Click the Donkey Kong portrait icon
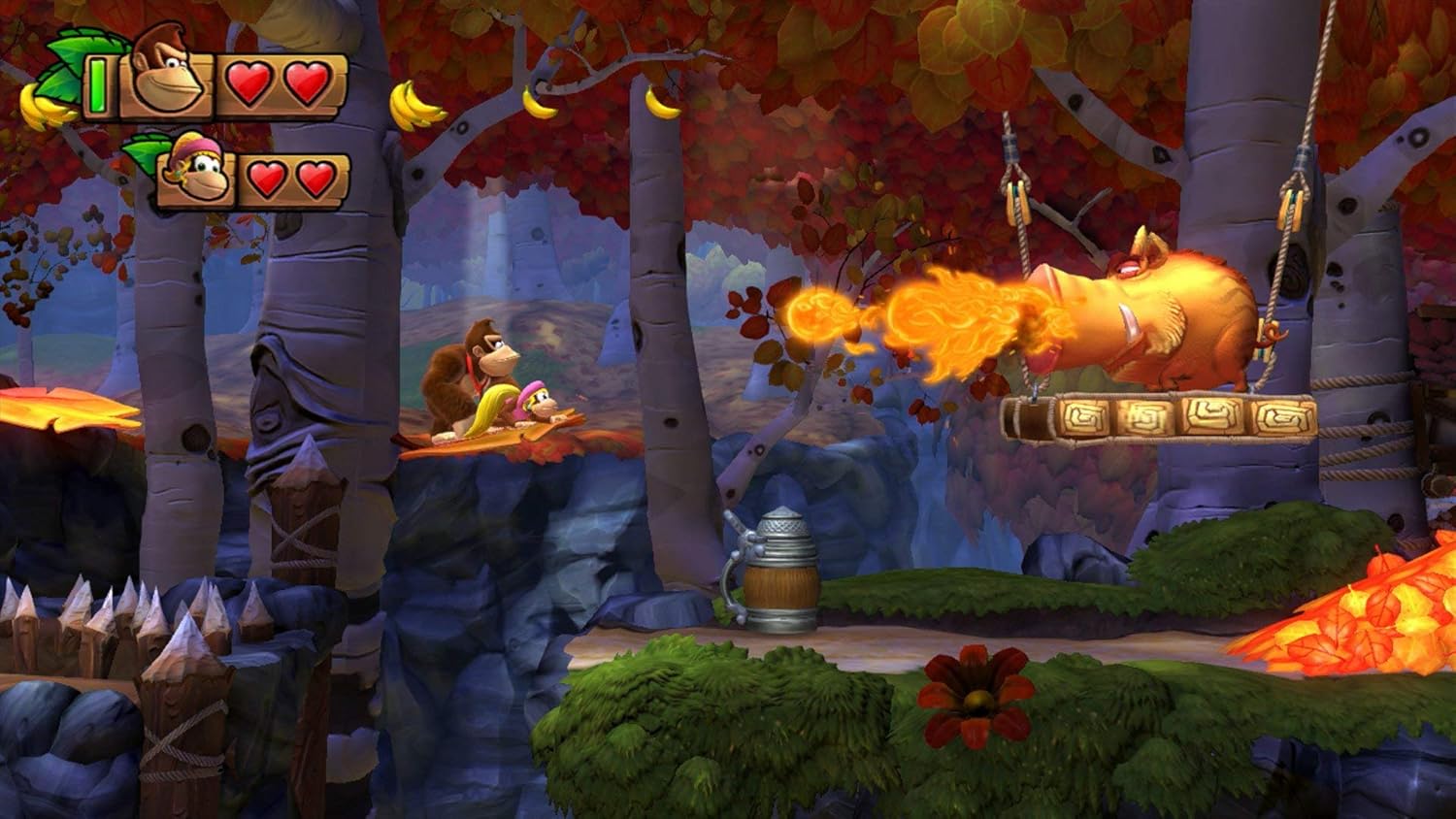 [x=165, y=82]
